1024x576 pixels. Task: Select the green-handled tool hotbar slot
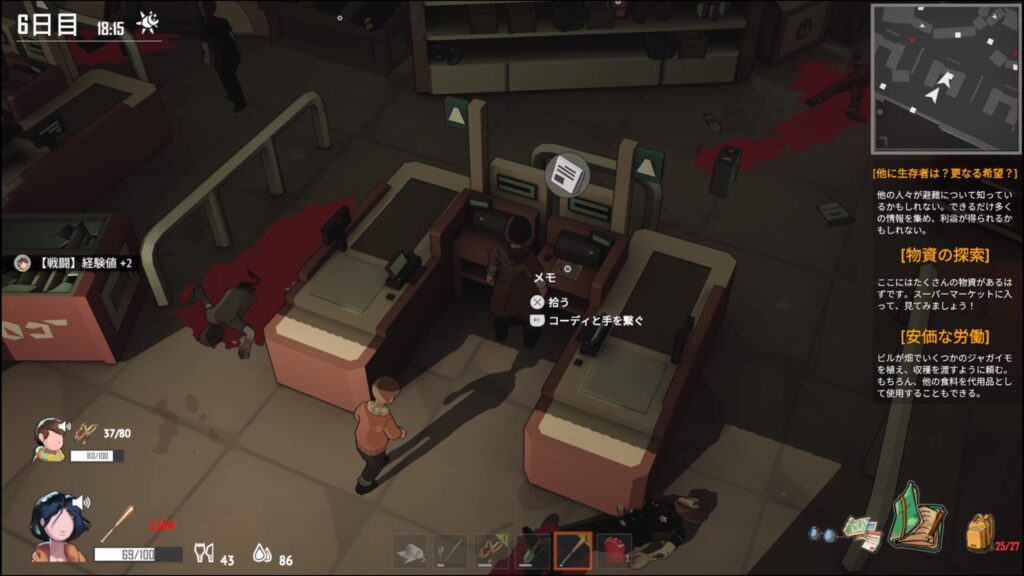532,551
